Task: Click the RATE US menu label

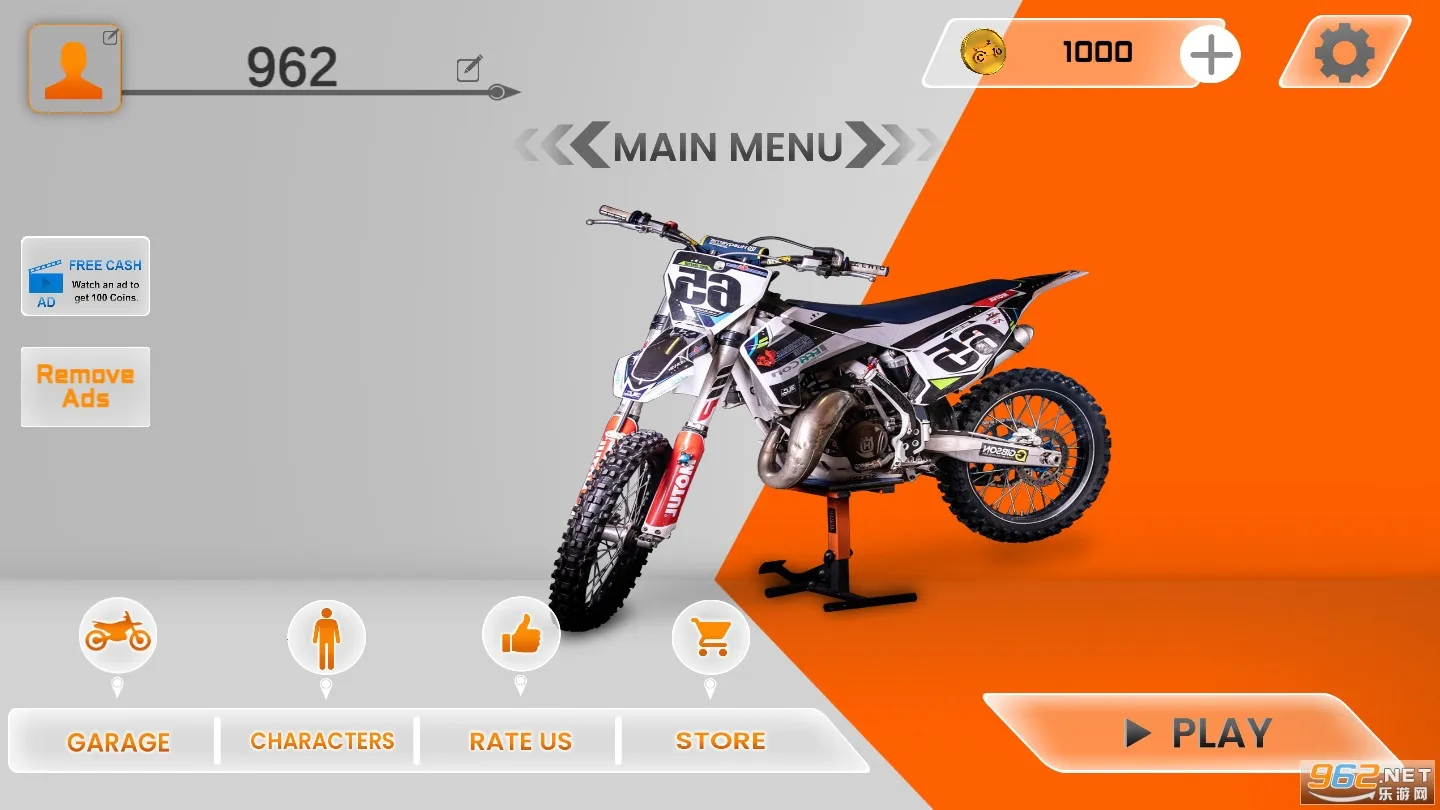Action: pos(521,741)
